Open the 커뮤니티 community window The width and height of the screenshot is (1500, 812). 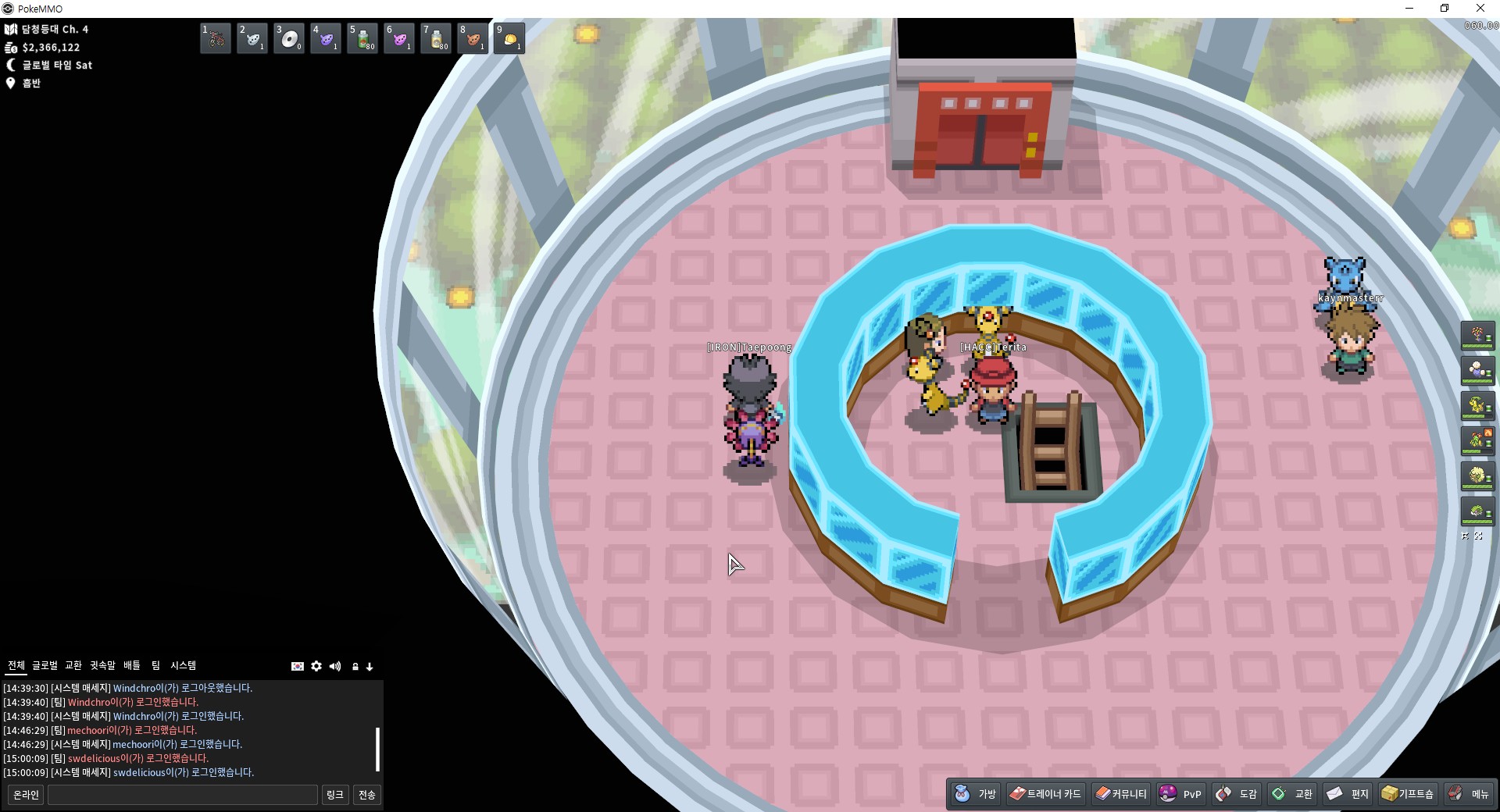pyautogui.click(x=1121, y=794)
